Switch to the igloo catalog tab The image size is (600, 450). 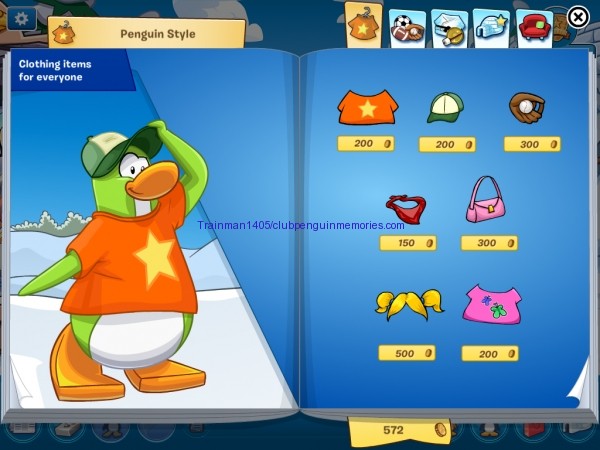coord(491,25)
